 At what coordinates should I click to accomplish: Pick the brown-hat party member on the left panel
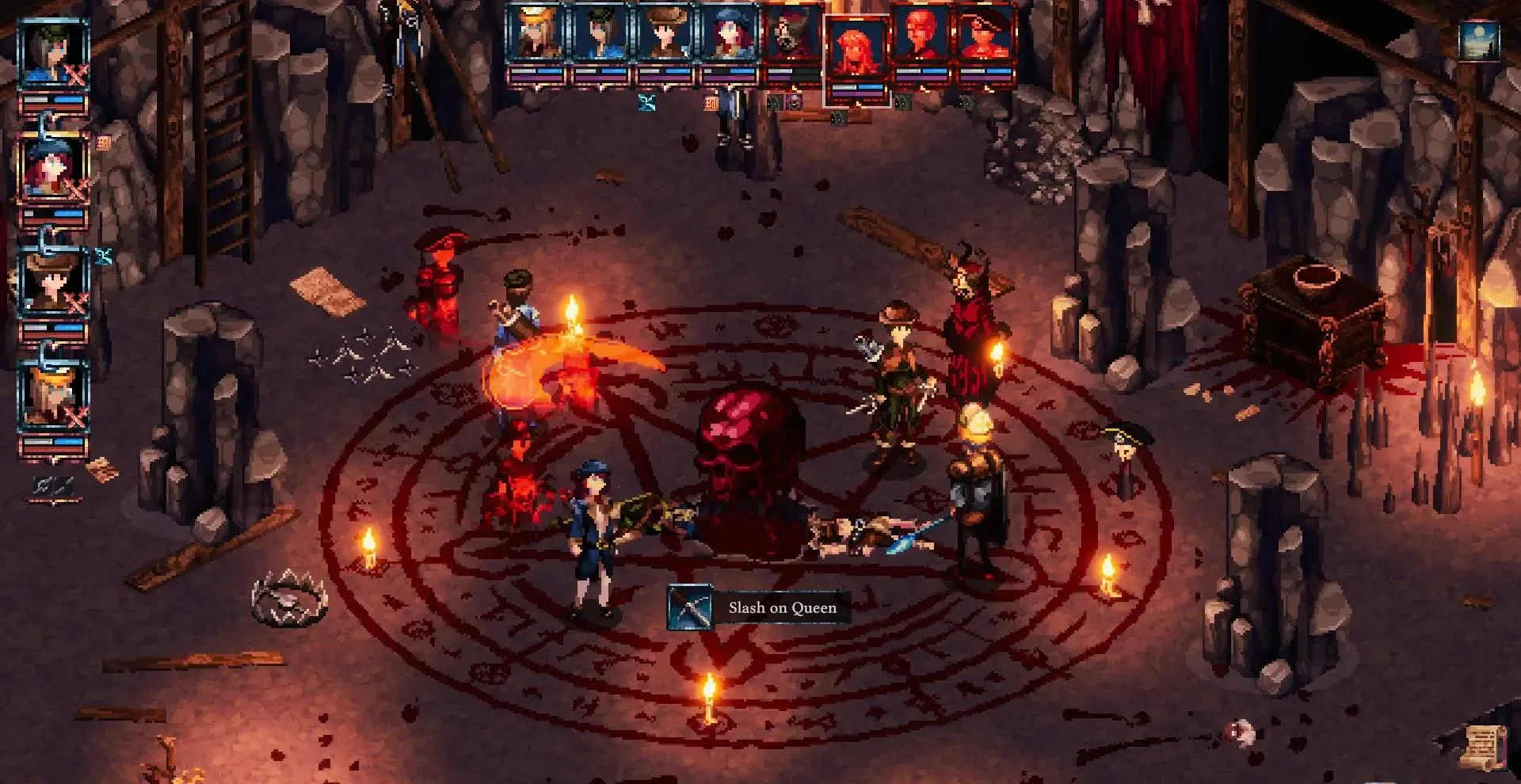pos(53,282)
